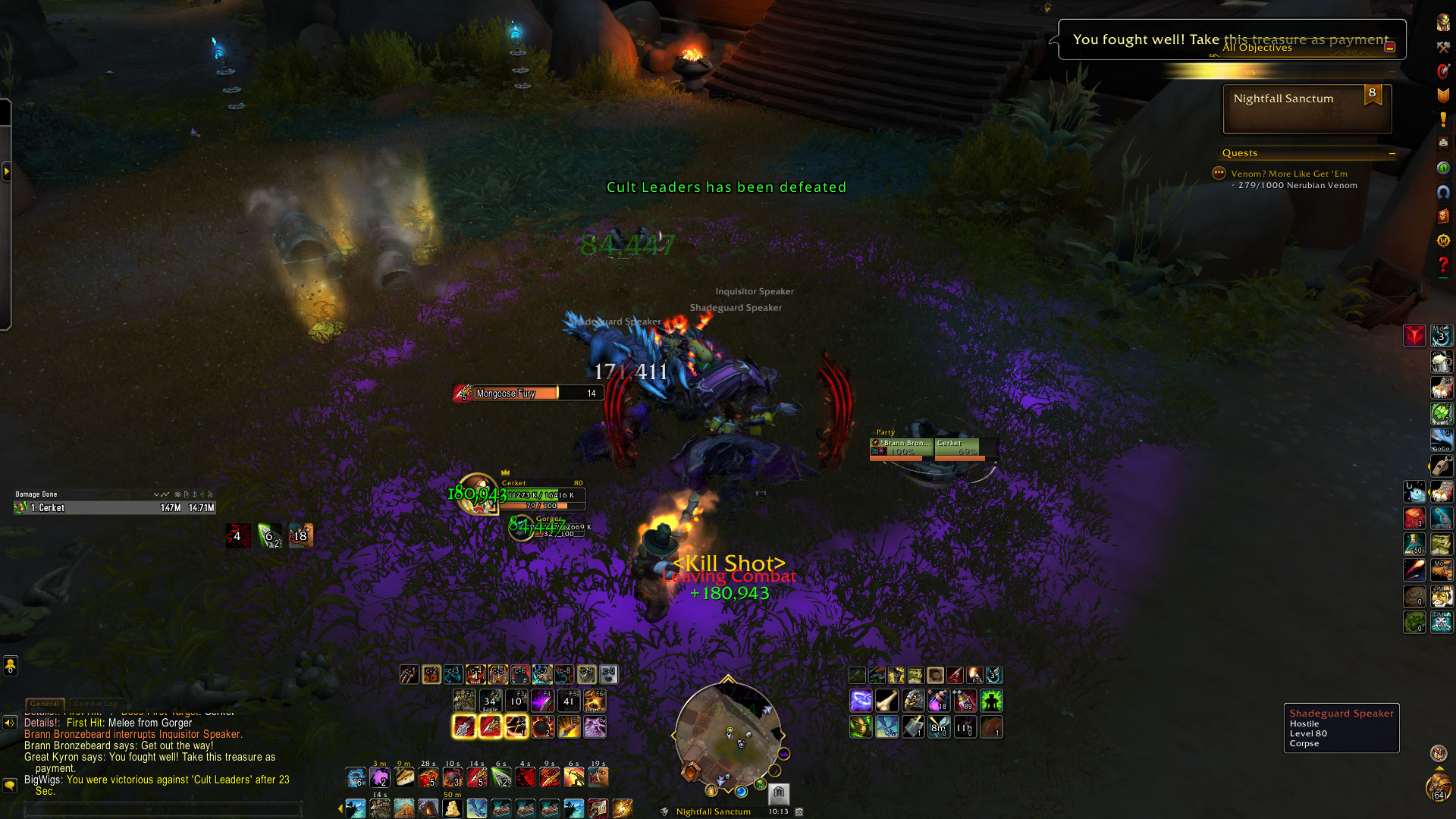Open the crossed hammers professions icon
Image resolution: width=1456 pixels, height=819 pixels.
tap(1443, 47)
